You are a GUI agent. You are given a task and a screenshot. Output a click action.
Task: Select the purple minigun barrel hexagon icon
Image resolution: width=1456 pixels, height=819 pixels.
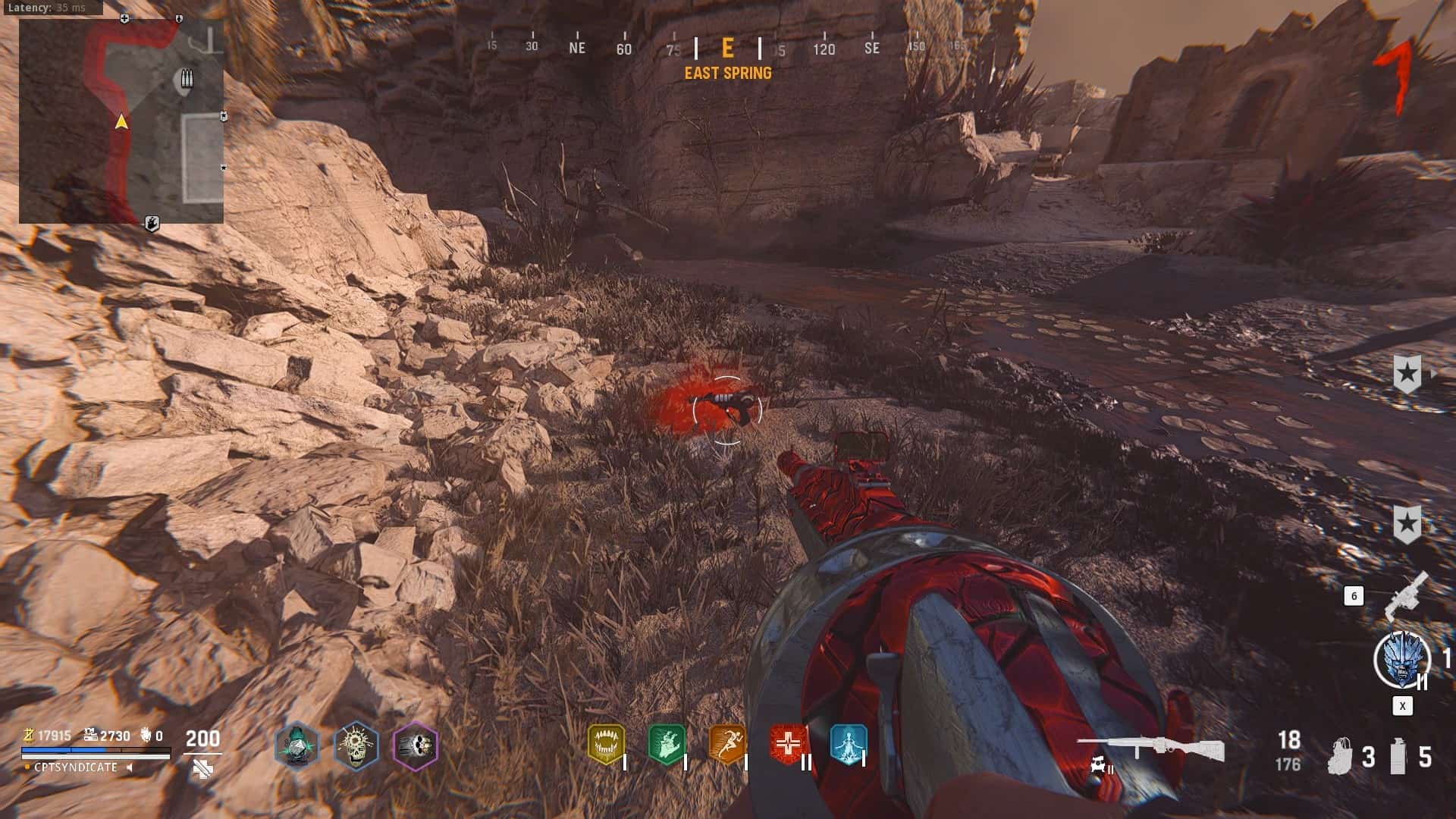416,746
